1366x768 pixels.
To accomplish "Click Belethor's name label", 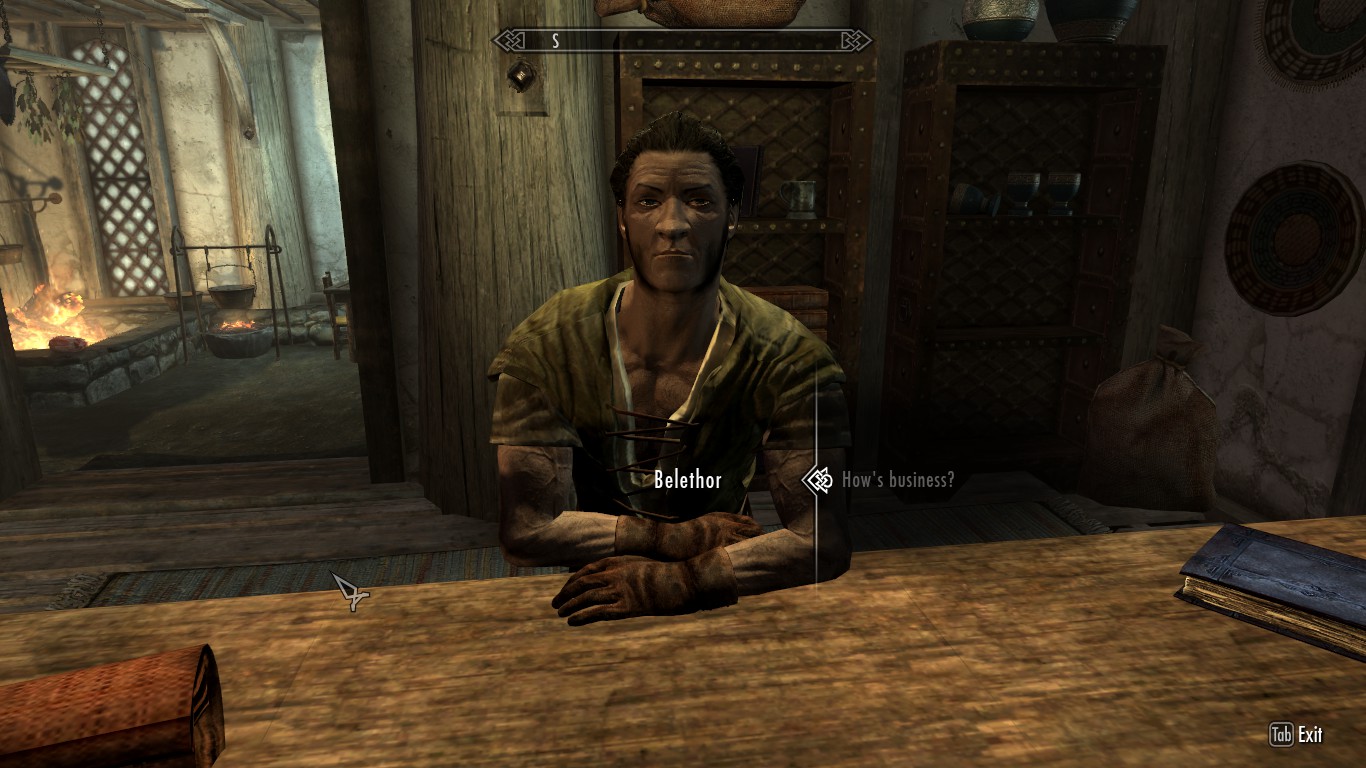I will (690, 480).
